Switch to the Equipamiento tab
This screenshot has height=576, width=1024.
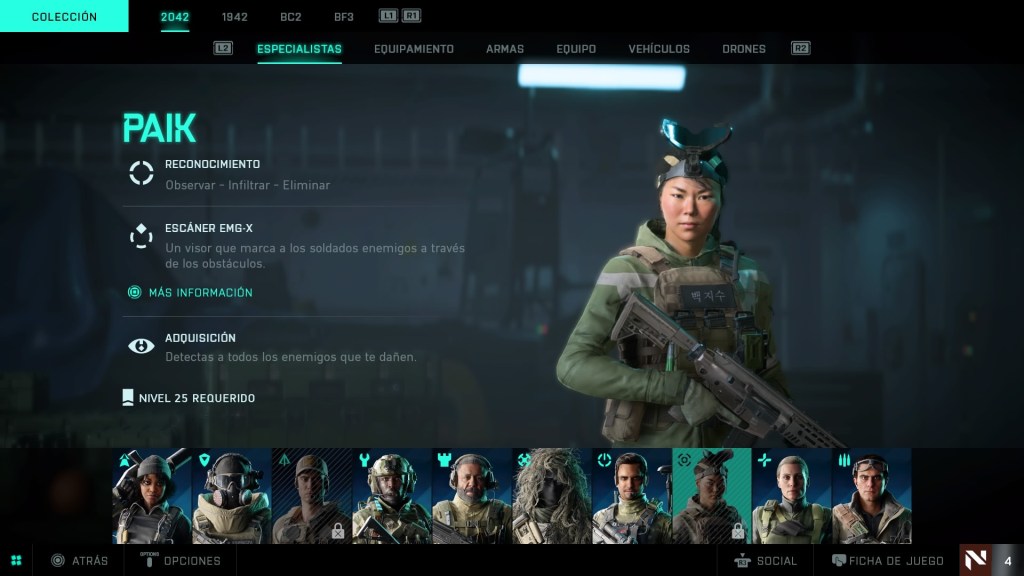pos(413,49)
